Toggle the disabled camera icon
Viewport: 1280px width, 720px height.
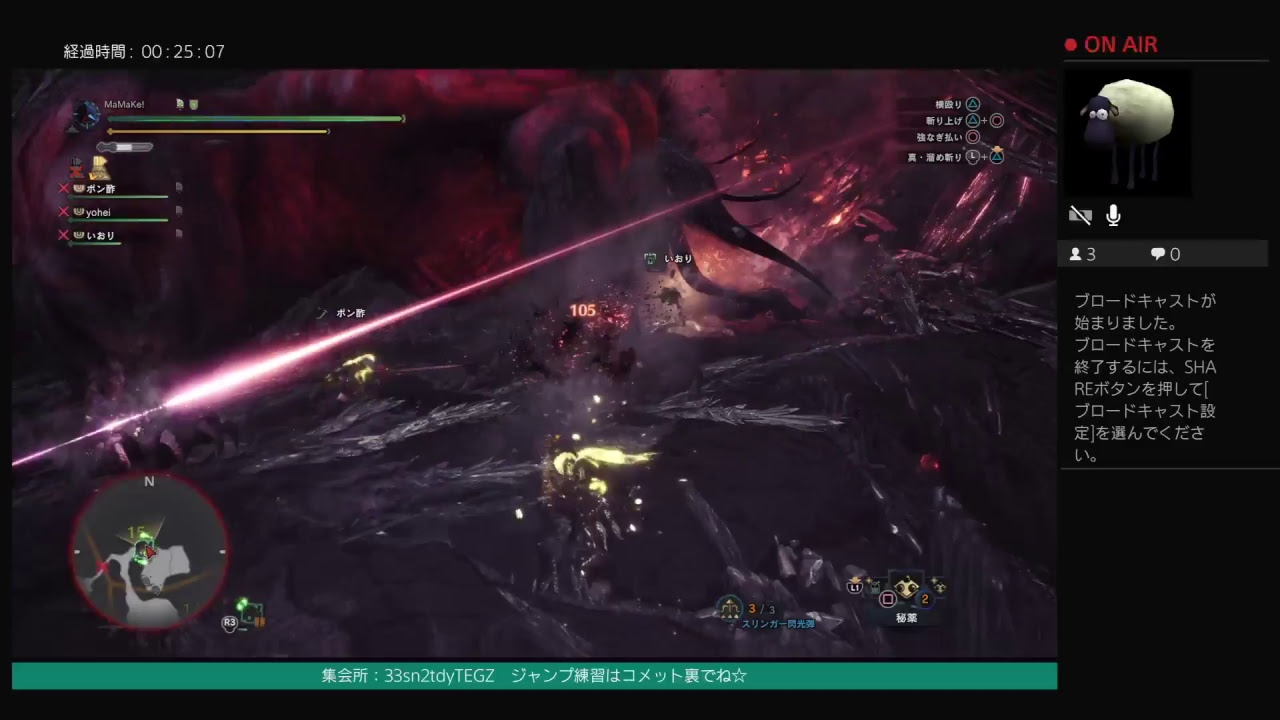[1080, 215]
